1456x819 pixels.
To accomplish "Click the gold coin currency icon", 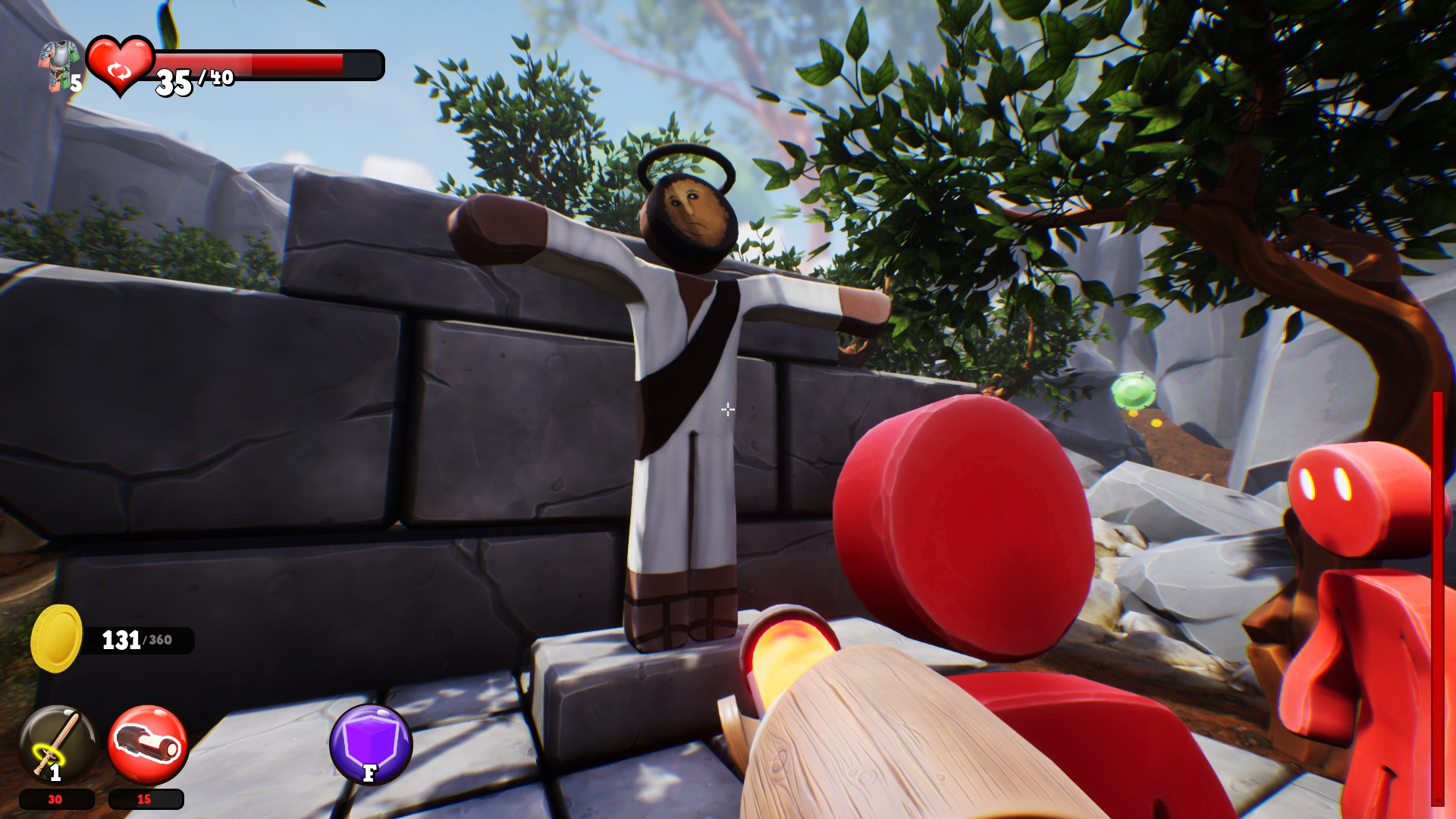I will click(x=57, y=637).
